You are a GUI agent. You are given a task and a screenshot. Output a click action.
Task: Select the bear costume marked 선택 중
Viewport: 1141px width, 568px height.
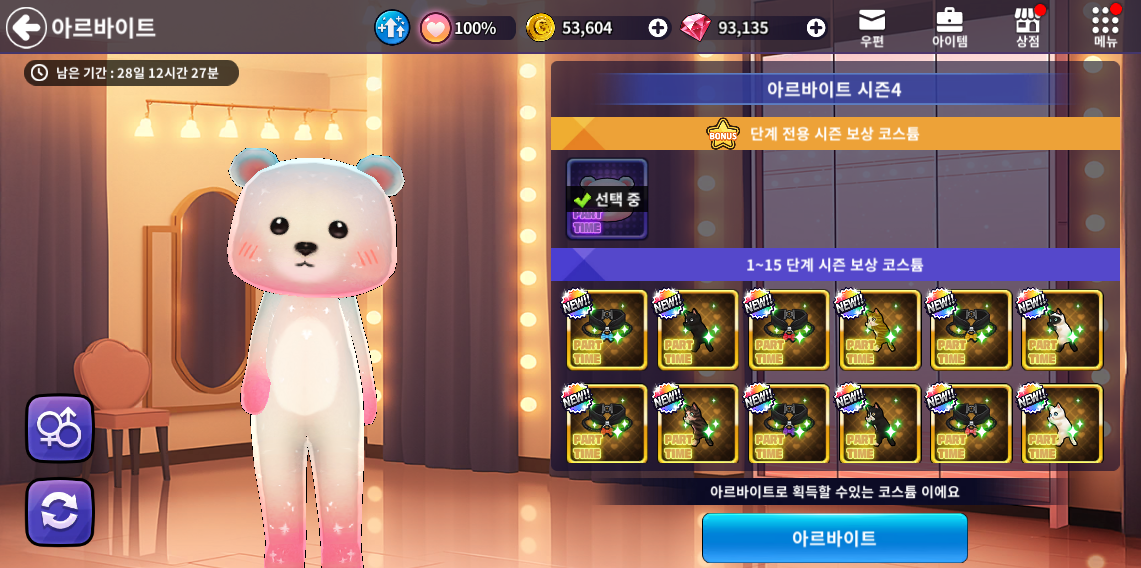point(607,199)
